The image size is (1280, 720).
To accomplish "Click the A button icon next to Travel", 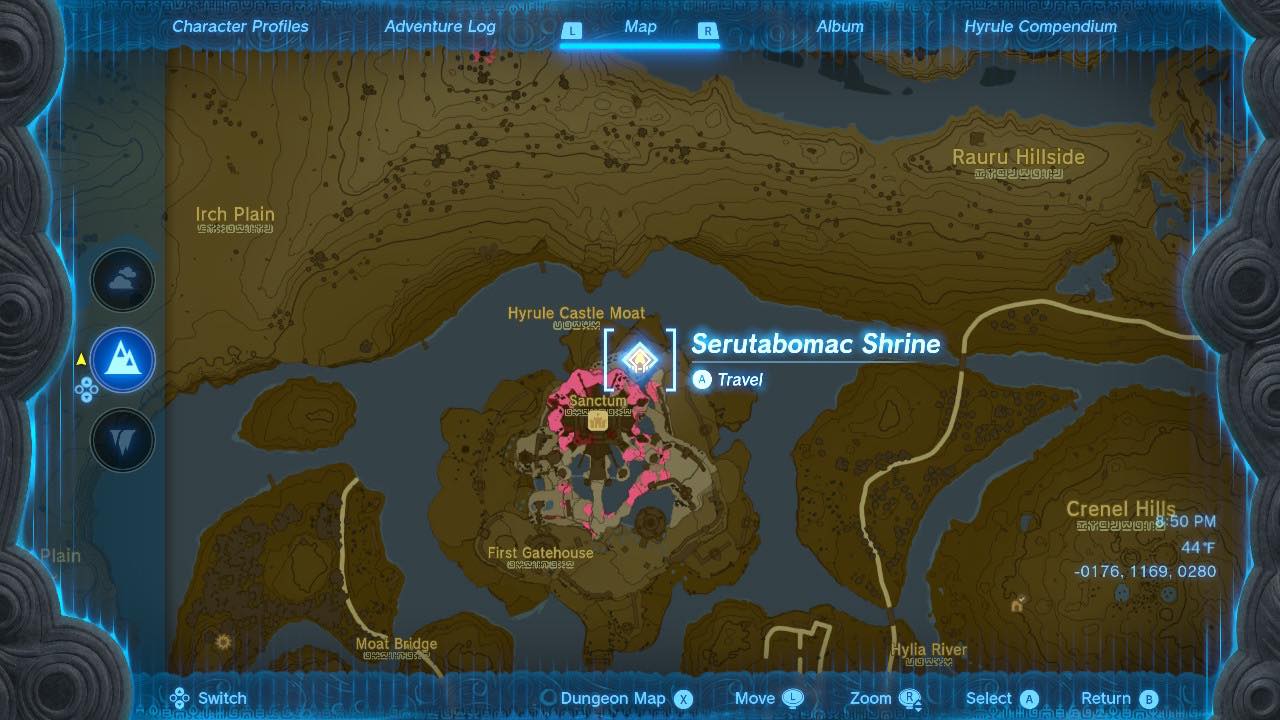I will tap(701, 380).
